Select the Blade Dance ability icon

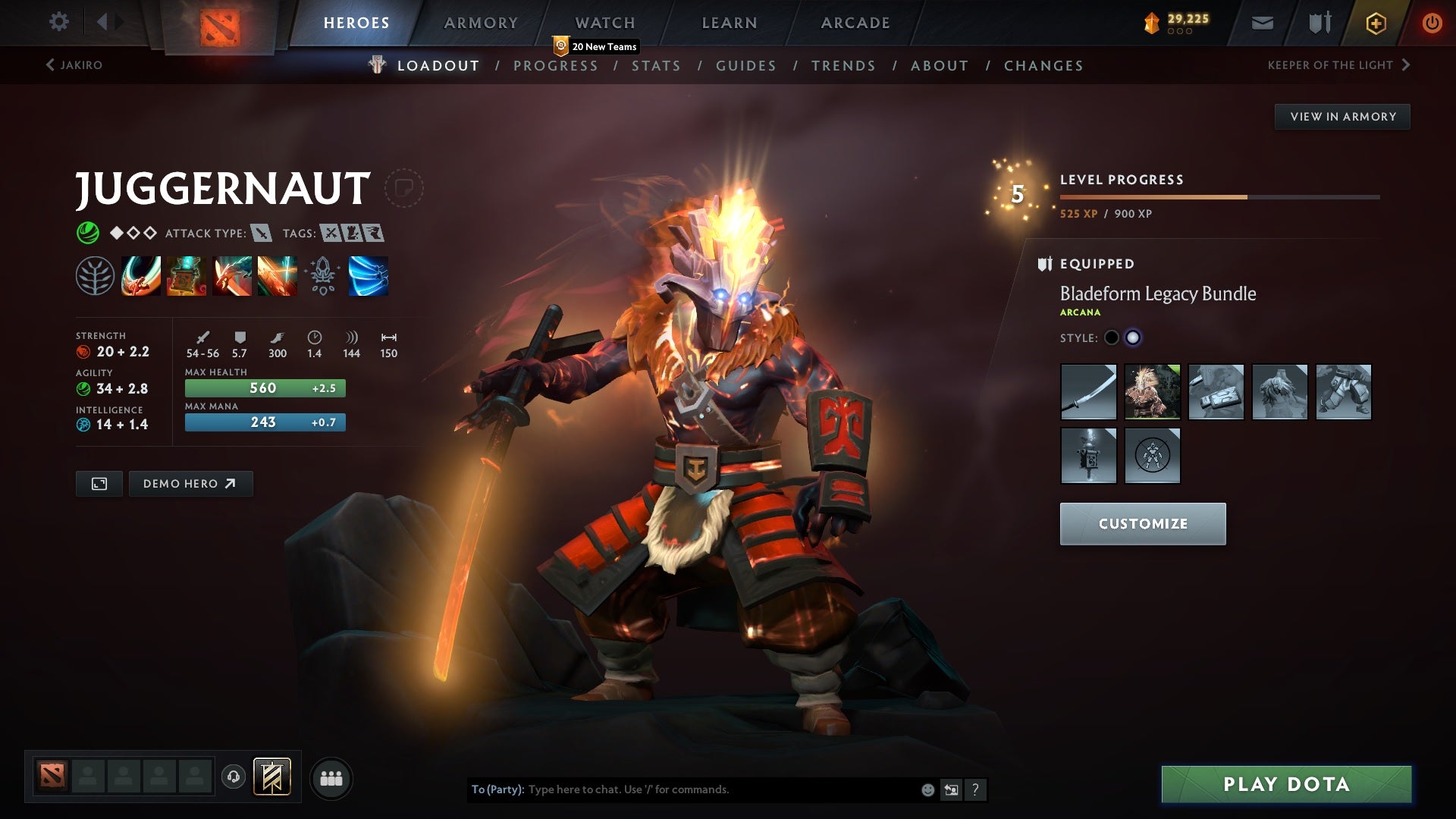(231, 276)
